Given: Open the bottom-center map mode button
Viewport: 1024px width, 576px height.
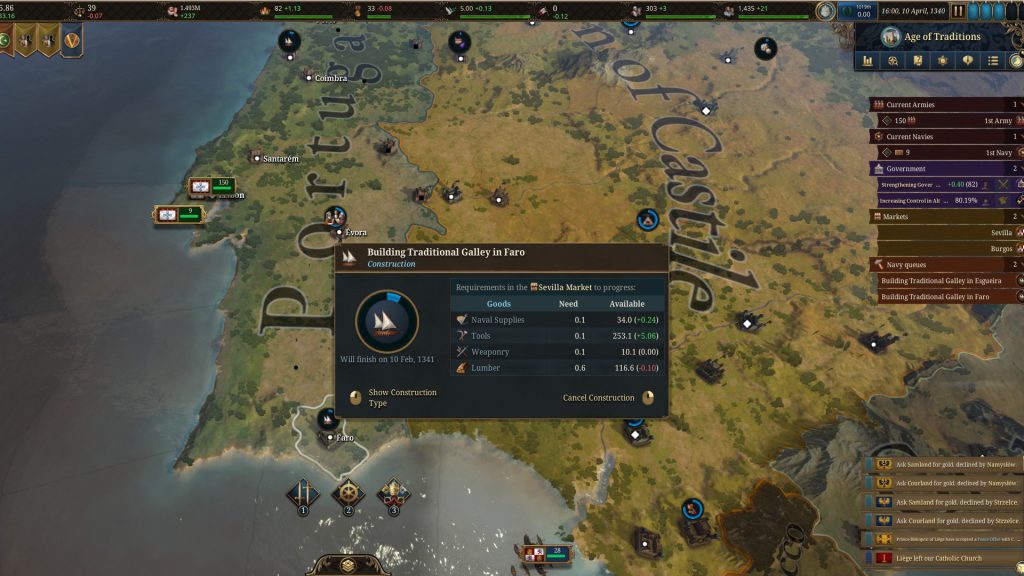Looking at the screenshot, I should (x=348, y=565).
